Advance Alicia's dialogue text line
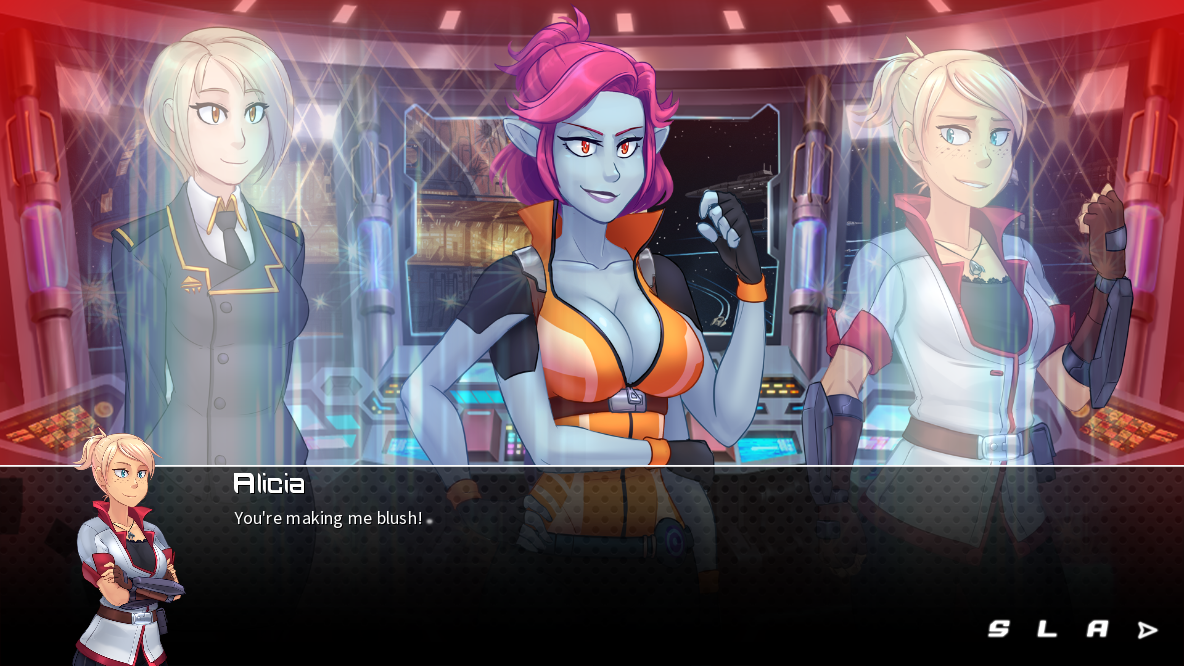The image size is (1184, 666). click(x=328, y=519)
